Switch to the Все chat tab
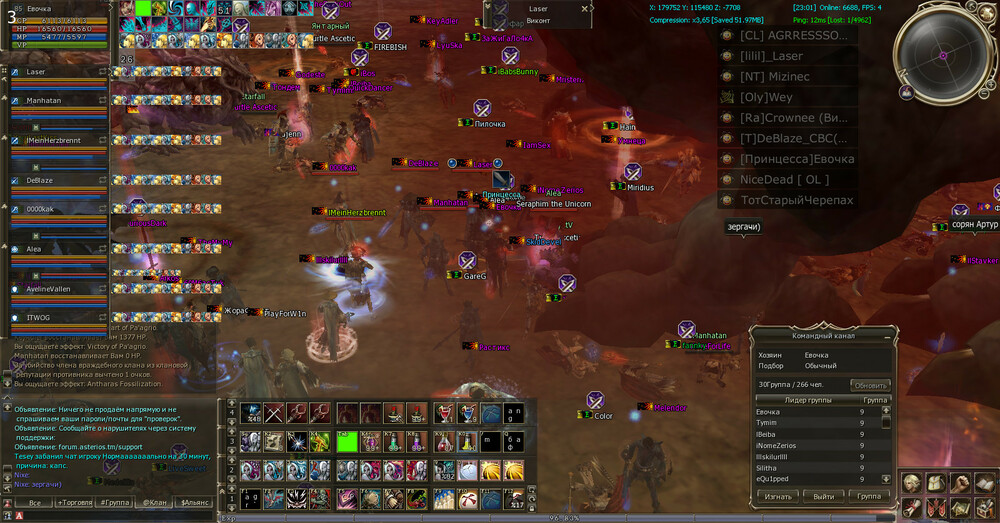The image size is (1000, 523). tap(34, 502)
